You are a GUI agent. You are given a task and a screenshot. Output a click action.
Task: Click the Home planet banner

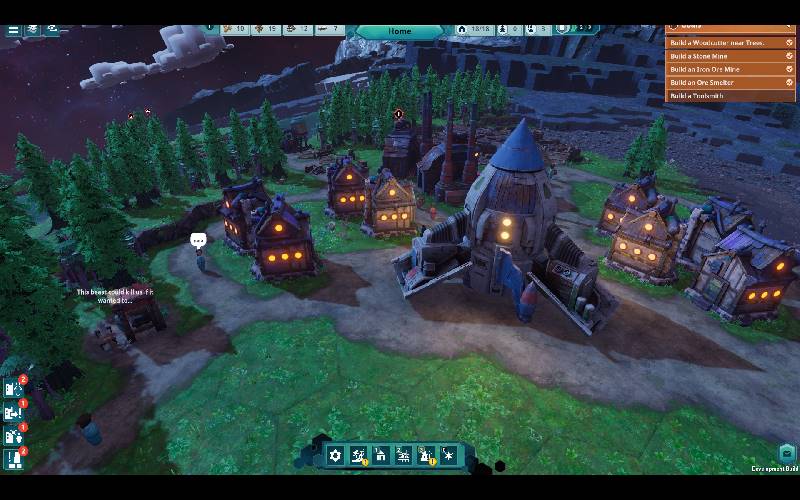pos(399,31)
